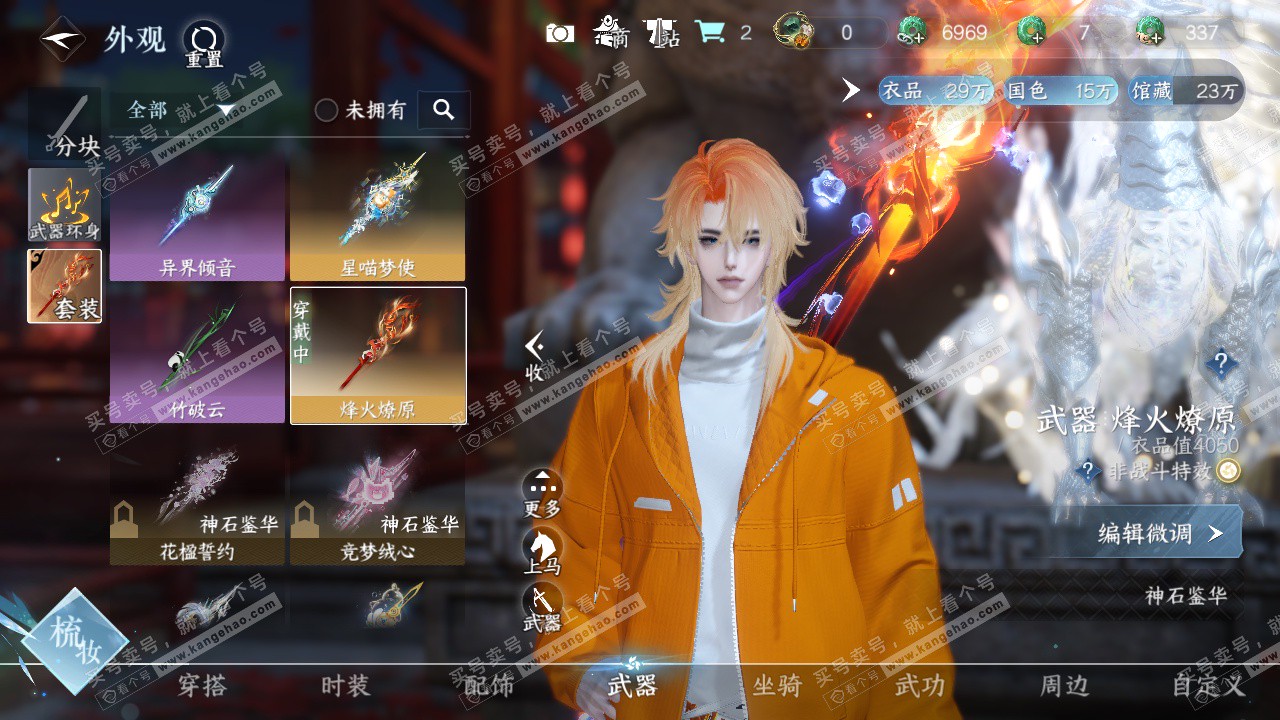Image resolution: width=1280 pixels, height=720 pixels.
Task: Switch to the 武器环身 category
Action: 65,205
